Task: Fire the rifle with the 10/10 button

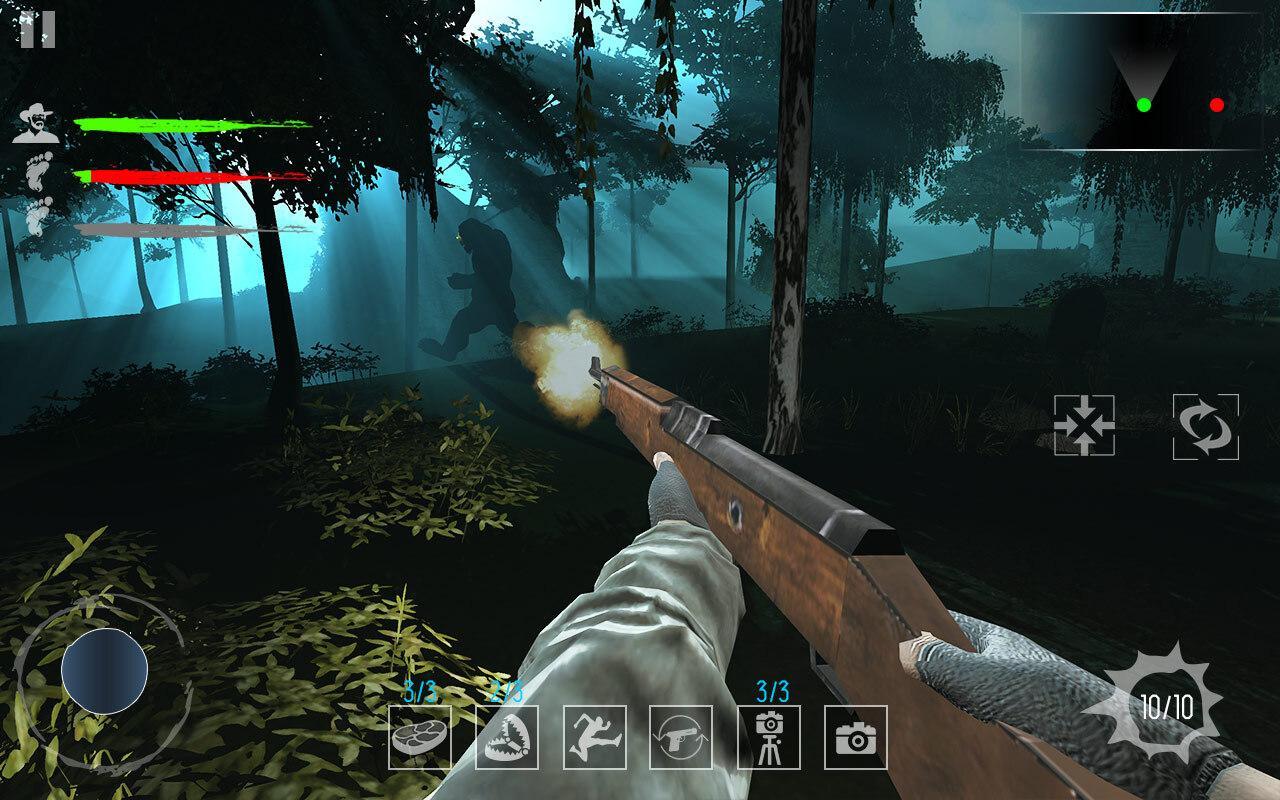Action: click(1166, 708)
